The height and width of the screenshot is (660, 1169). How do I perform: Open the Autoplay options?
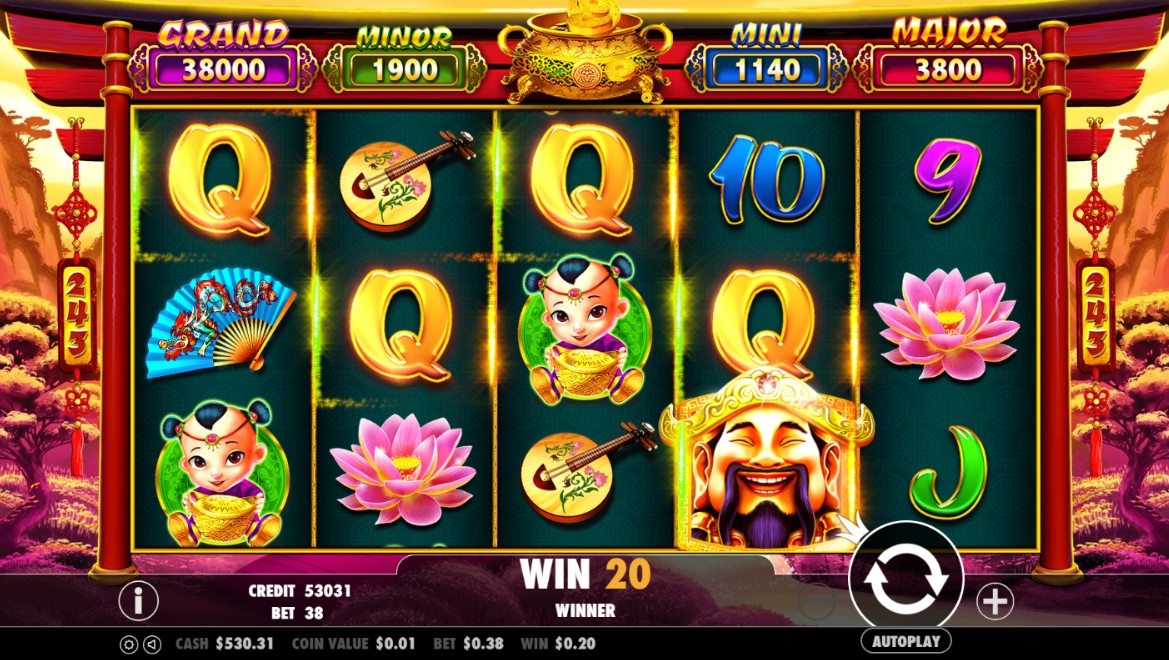906,641
